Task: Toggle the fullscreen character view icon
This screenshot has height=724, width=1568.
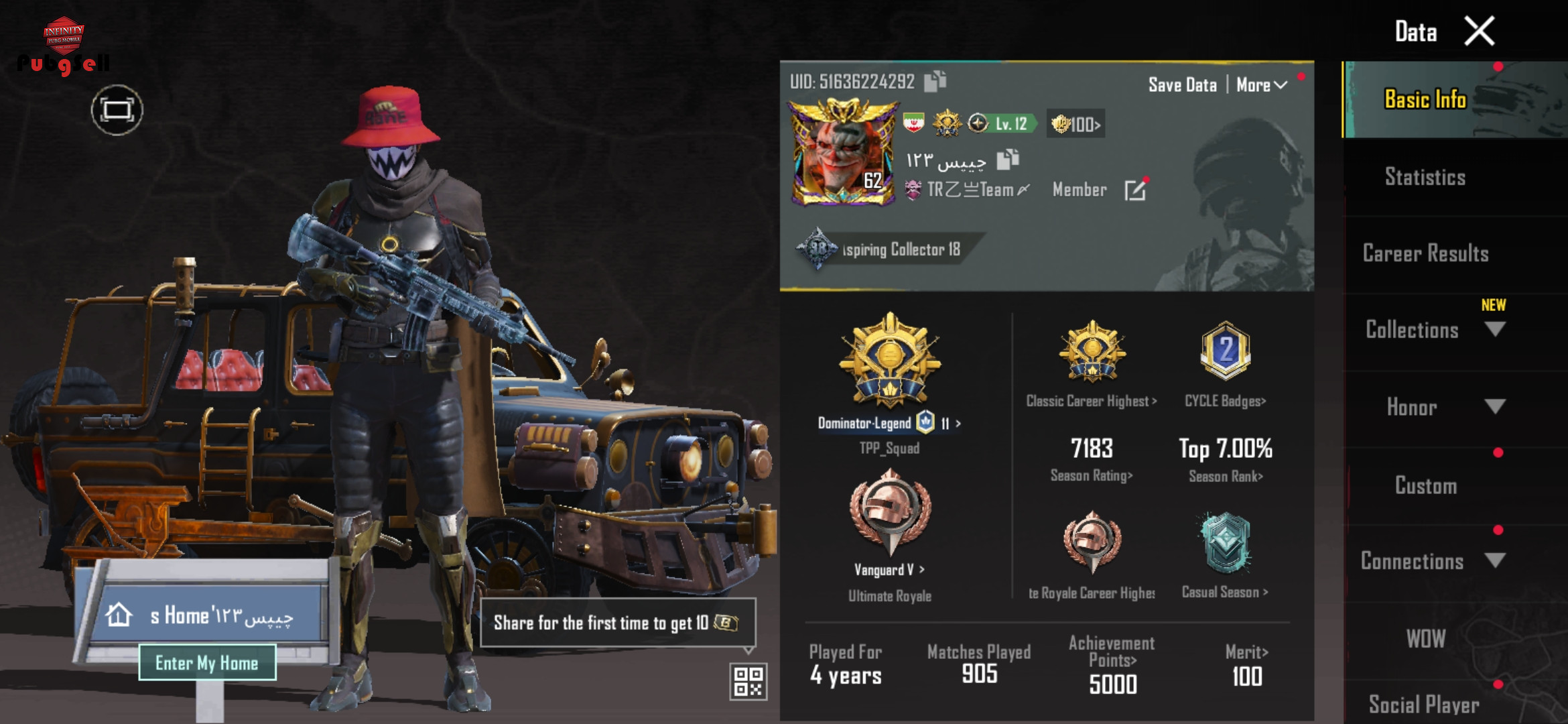Action: [117, 110]
